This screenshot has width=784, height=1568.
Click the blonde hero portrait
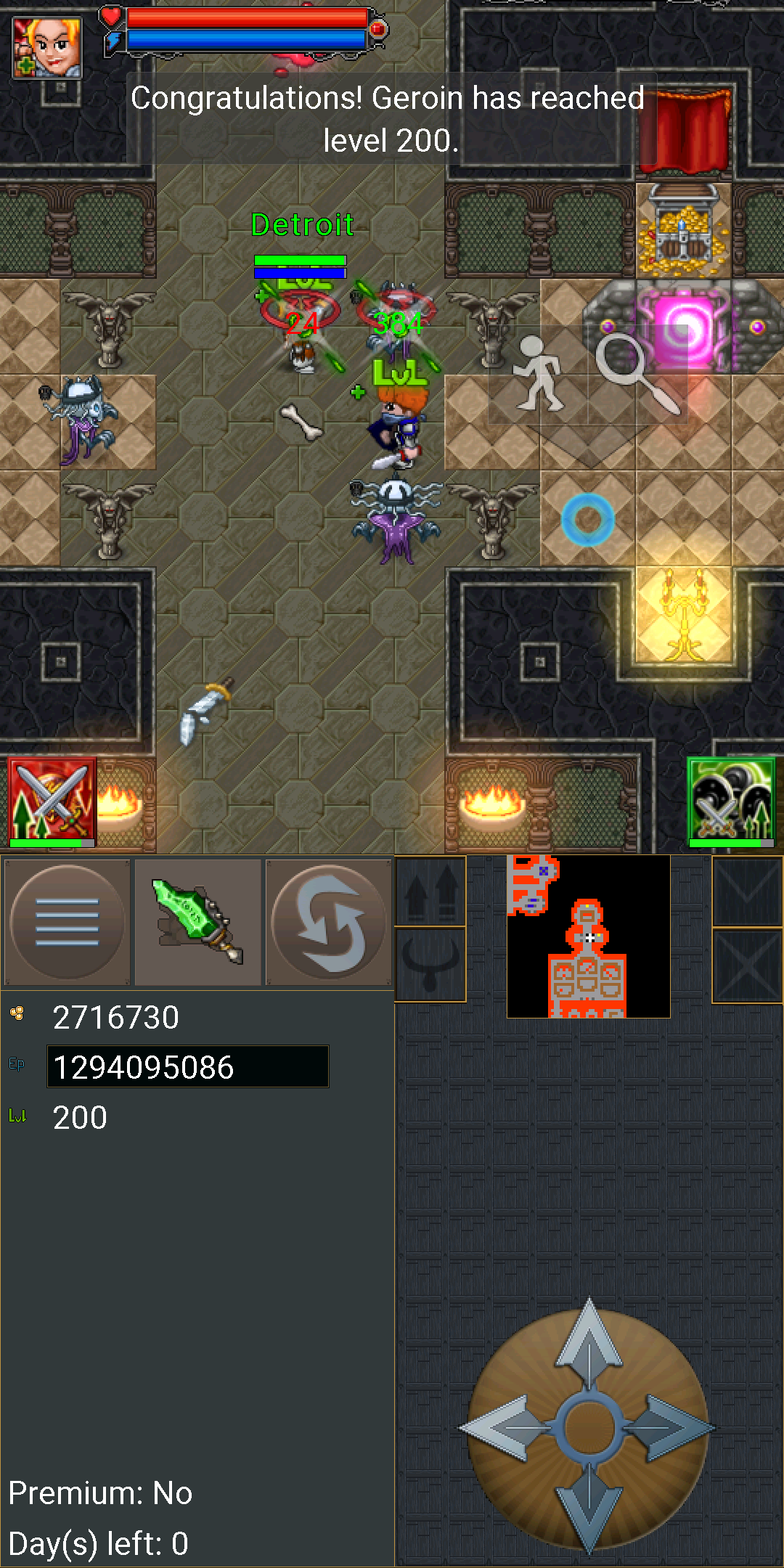point(47,47)
